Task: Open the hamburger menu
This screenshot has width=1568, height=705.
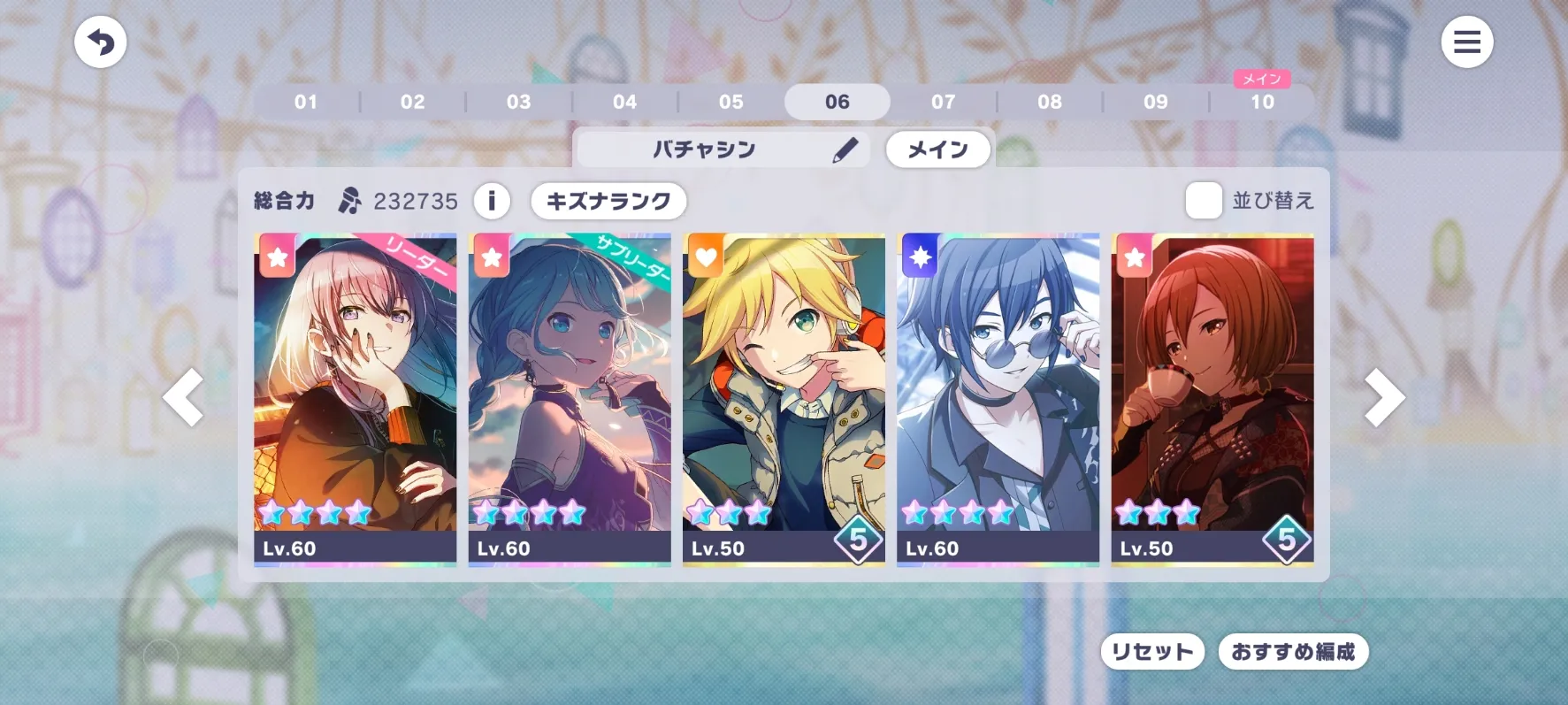Action: tap(1466, 42)
